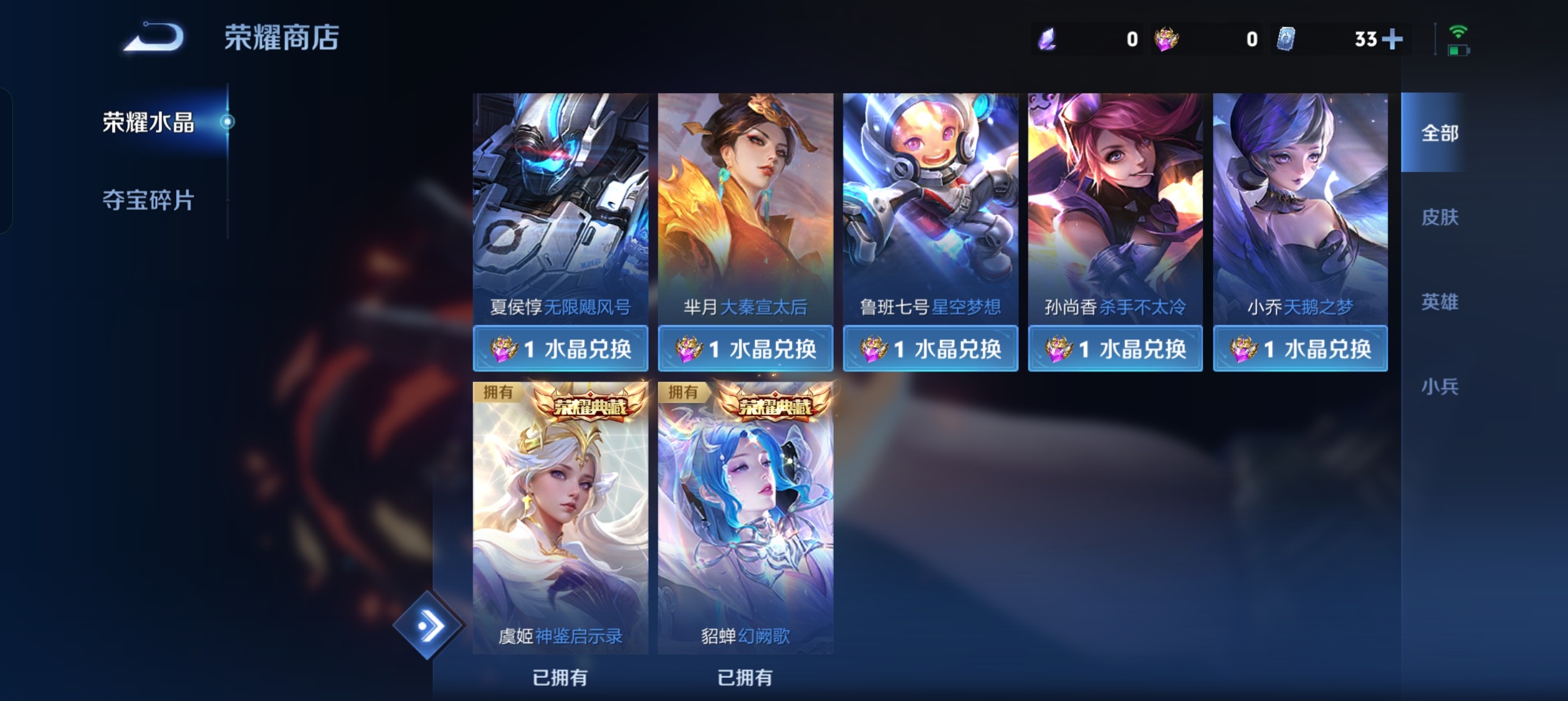This screenshot has width=1568, height=701.
Task: Click the 已拥有 status under 虞姬
Action: pos(561,678)
